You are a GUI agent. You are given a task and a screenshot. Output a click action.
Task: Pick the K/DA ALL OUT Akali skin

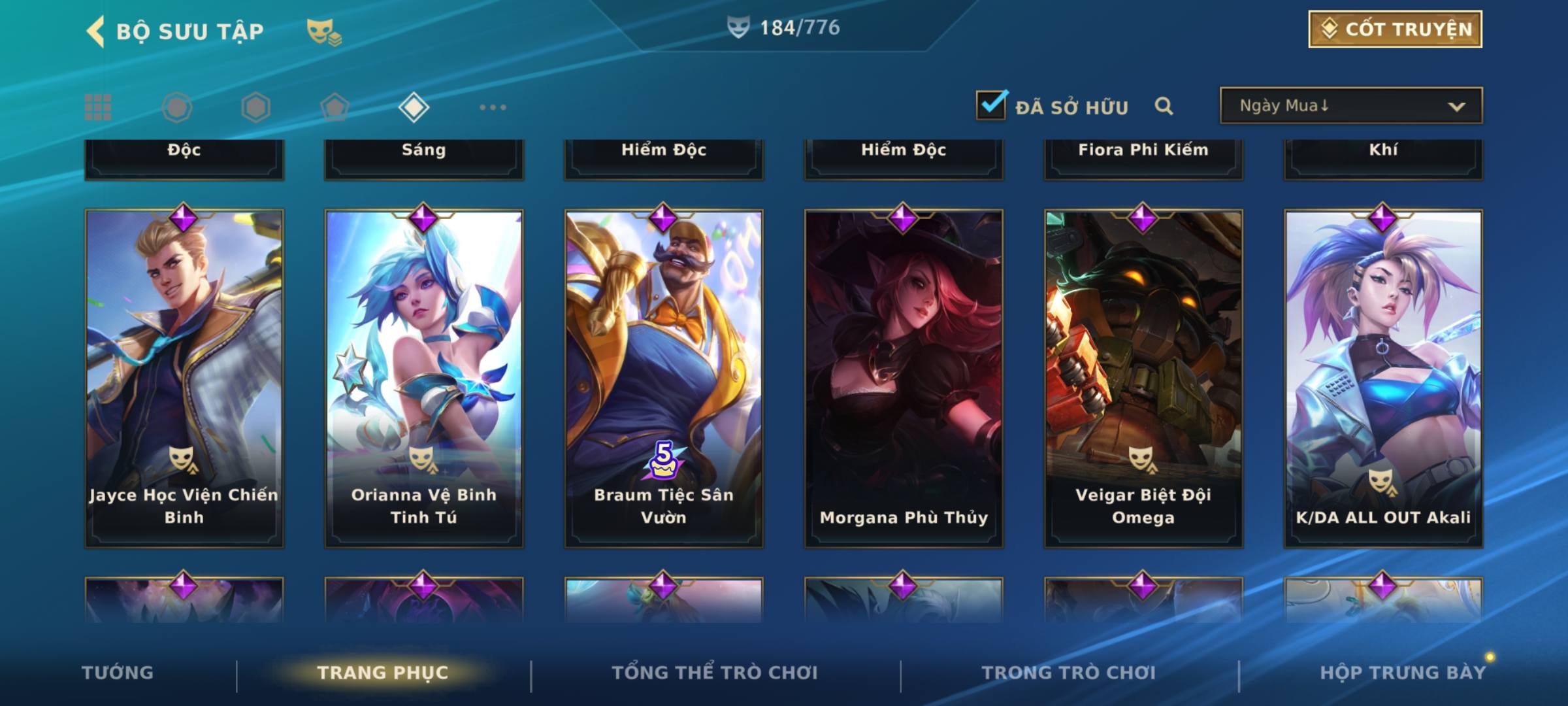point(1383,378)
